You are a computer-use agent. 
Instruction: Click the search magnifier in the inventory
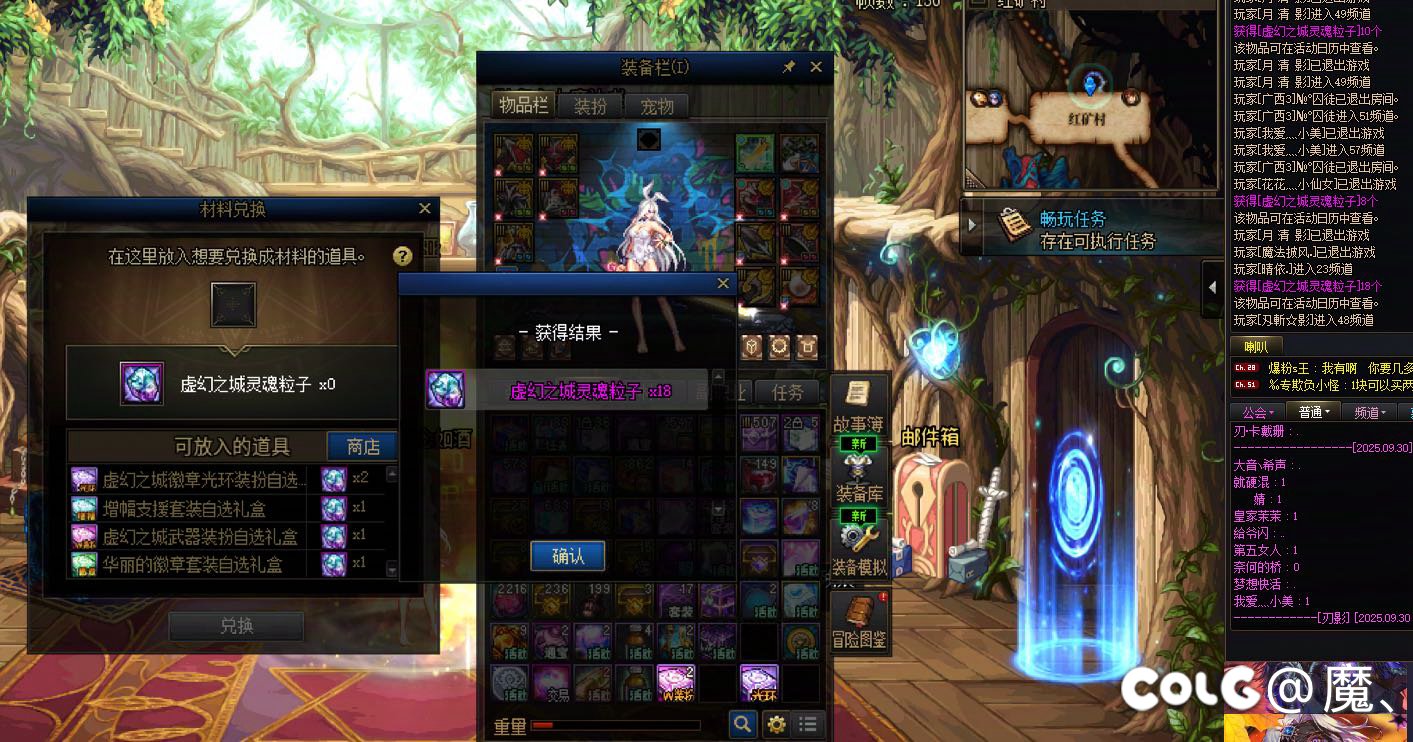tap(742, 723)
